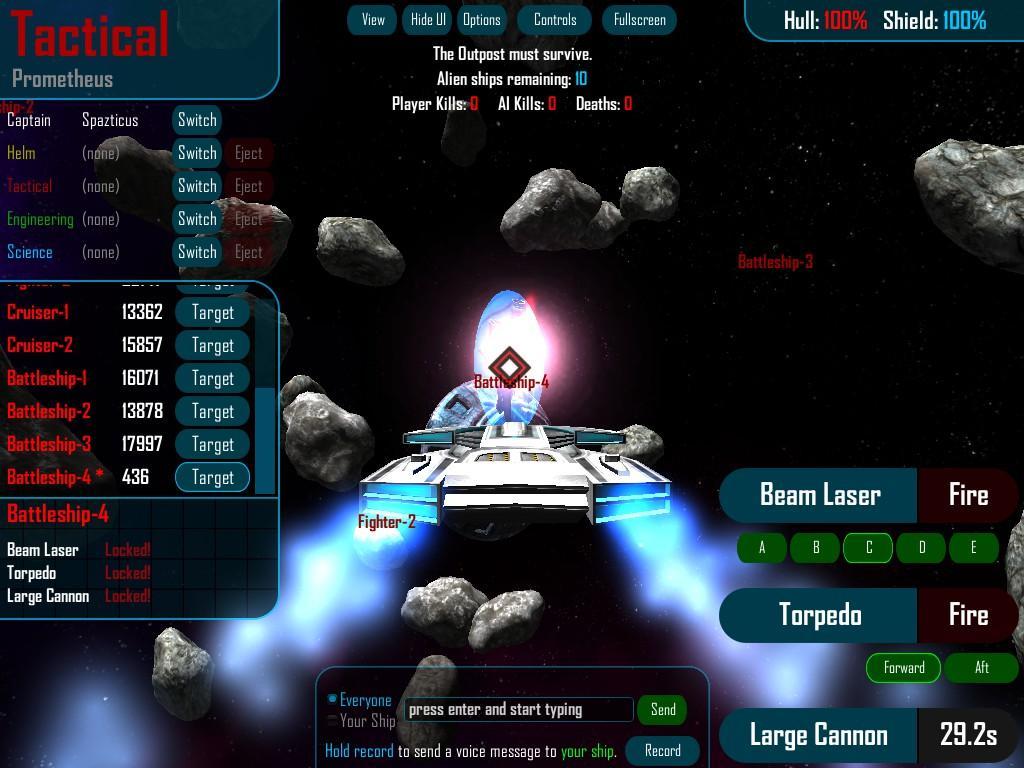1024x768 pixels.
Task: Click the Hide UI button
Action: coord(428,20)
